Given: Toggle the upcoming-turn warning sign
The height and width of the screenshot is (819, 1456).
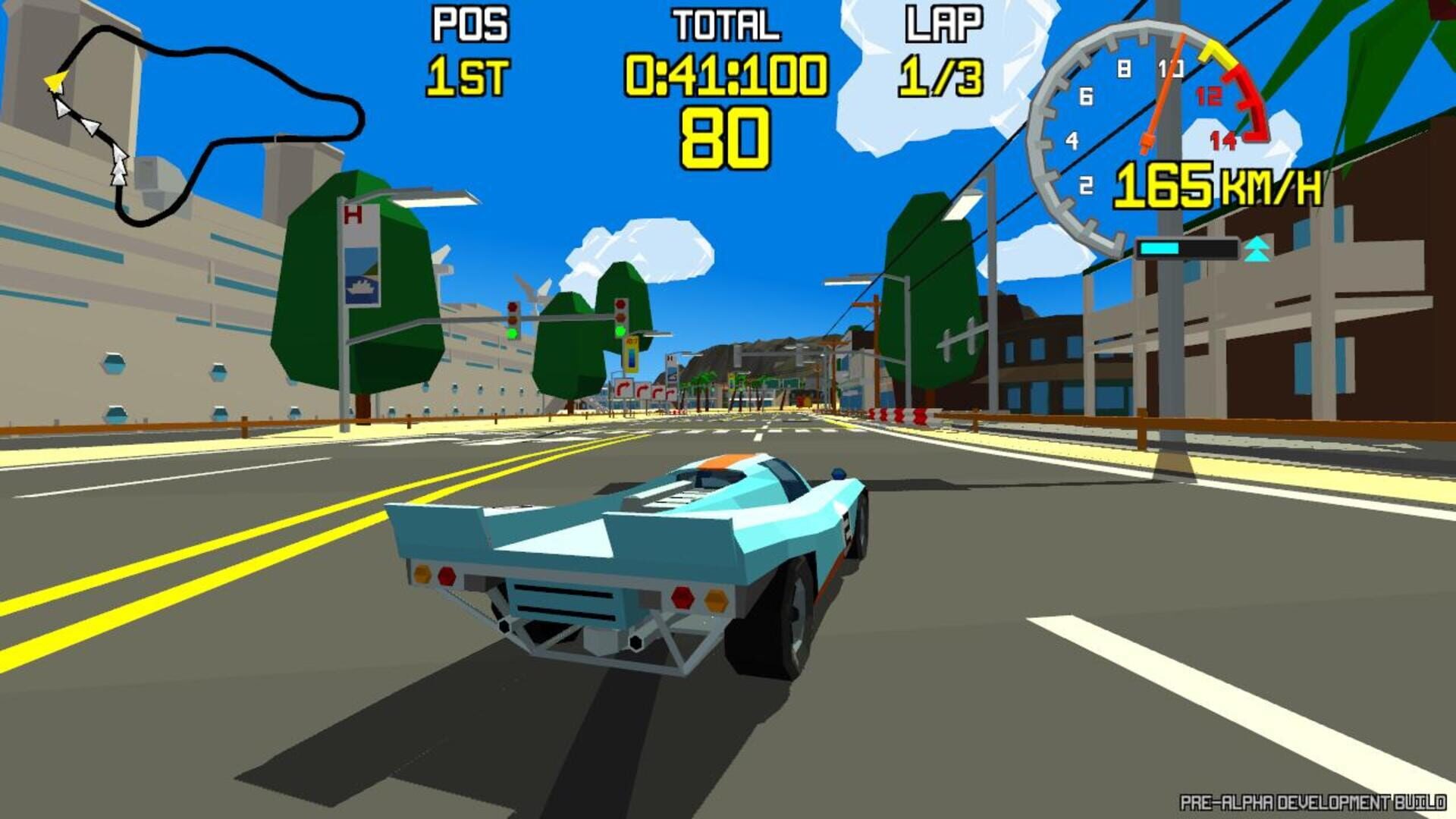Looking at the screenshot, I should tap(622, 389).
